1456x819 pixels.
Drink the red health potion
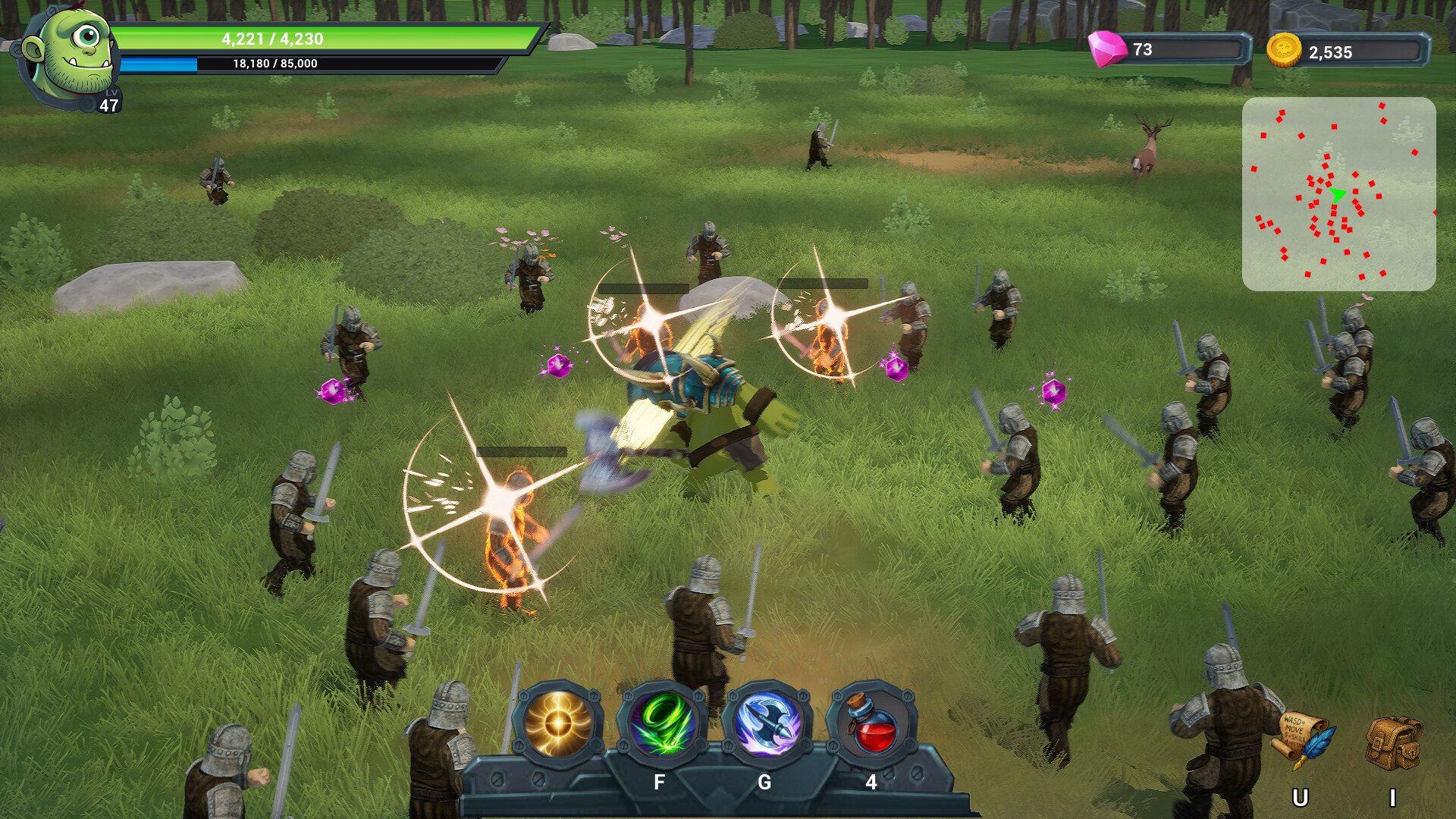871,726
